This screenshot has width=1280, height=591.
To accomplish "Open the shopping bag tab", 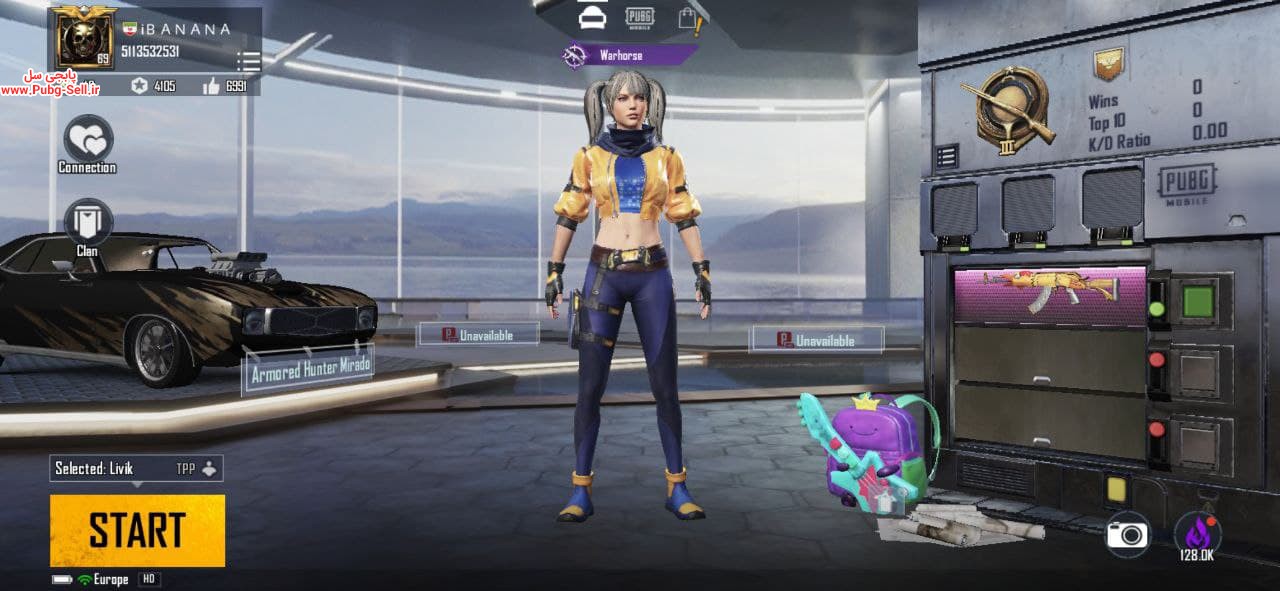I will point(687,17).
